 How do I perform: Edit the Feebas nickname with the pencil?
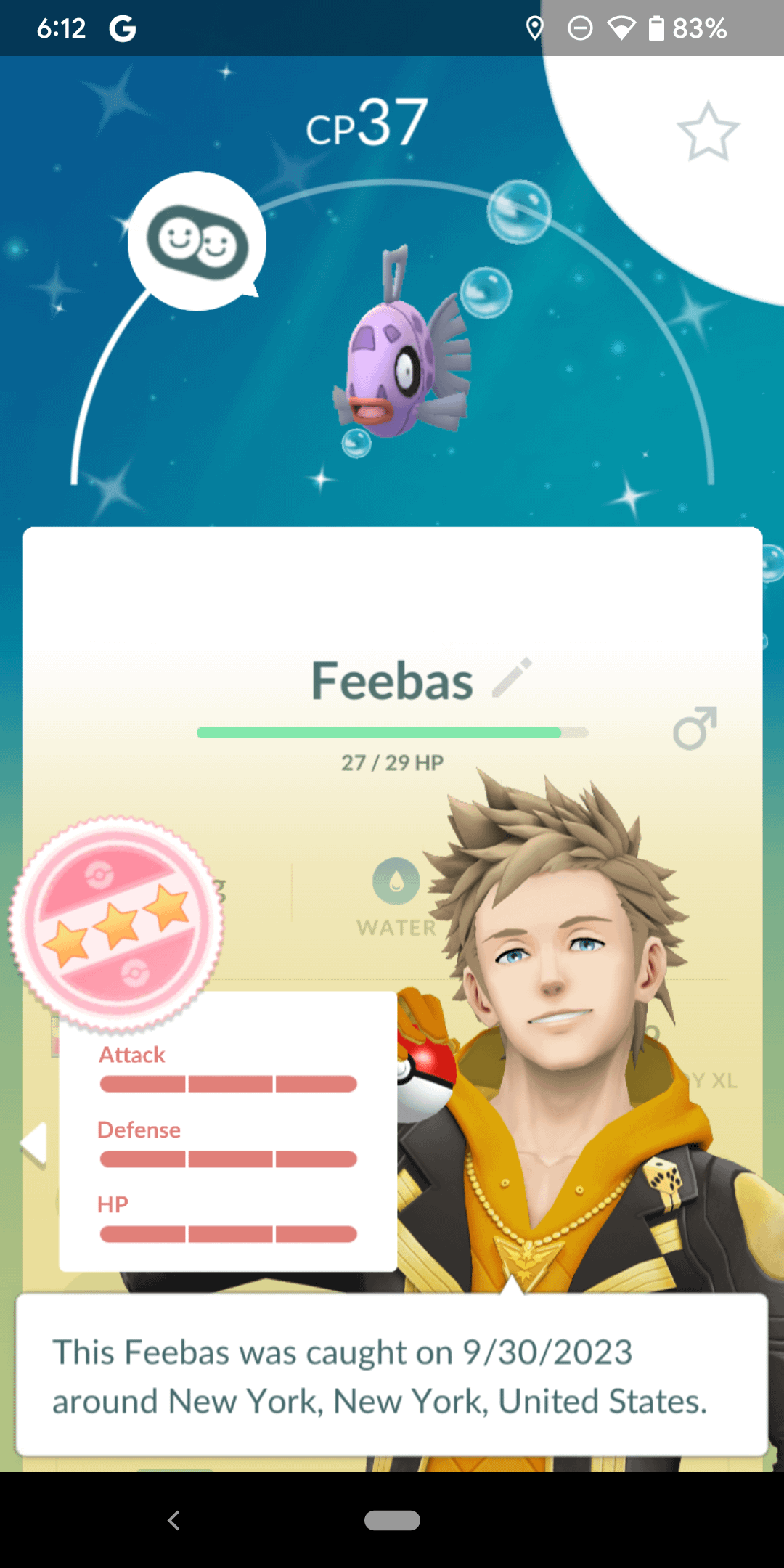[513, 678]
